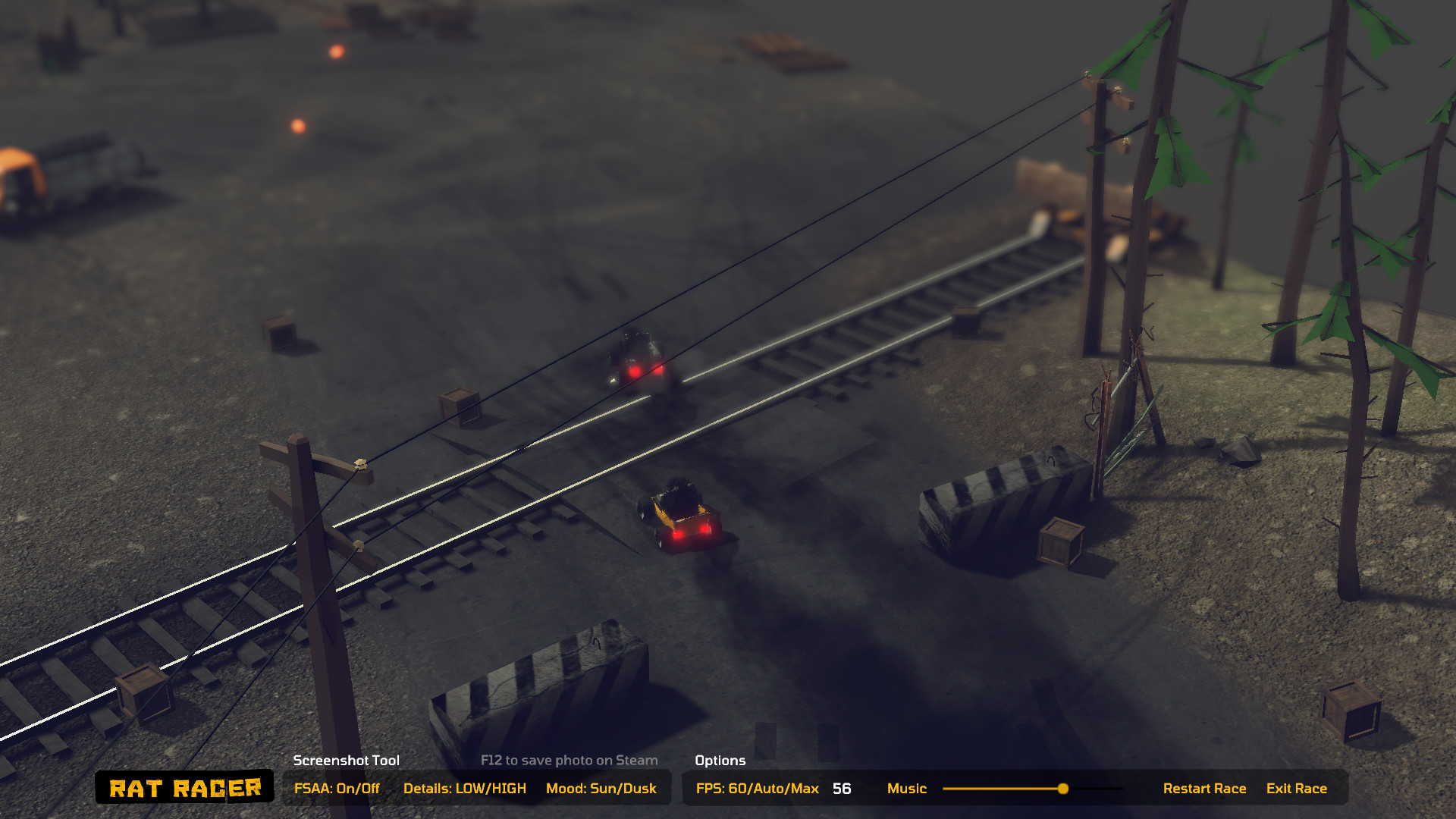This screenshot has height=819, width=1456.
Task: Change Mood from Sun to Dusk
Action: point(601,788)
